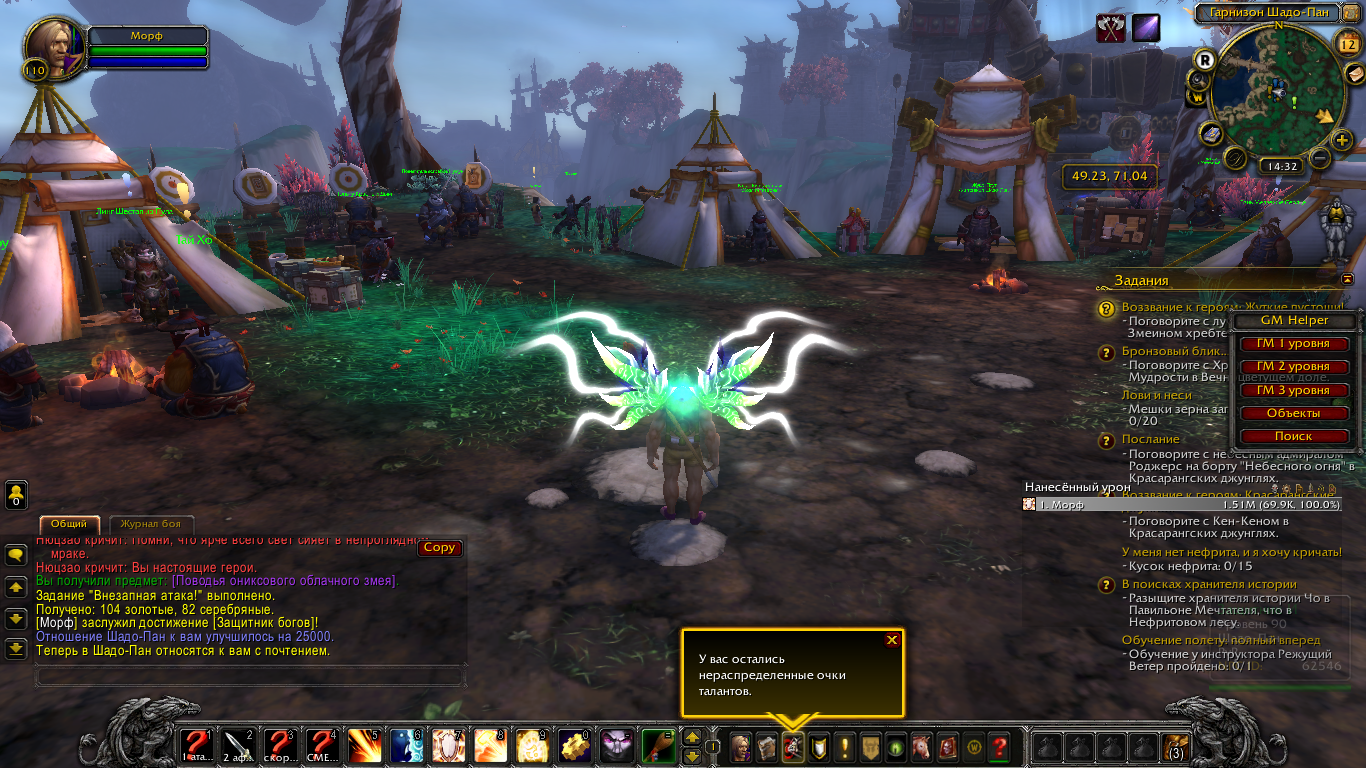Open the red question mark help button

pyautogui.click(x=998, y=746)
